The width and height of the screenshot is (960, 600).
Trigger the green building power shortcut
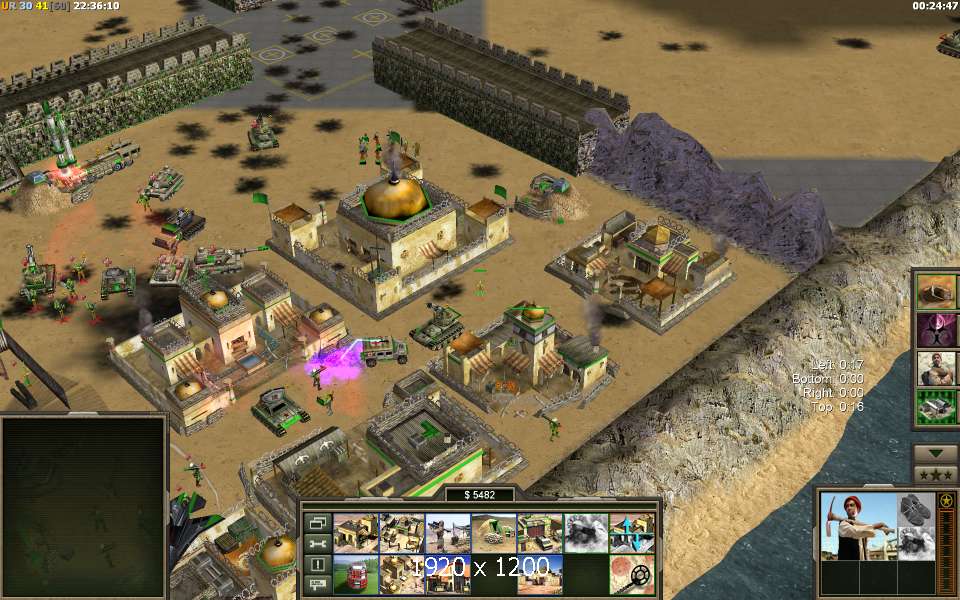click(936, 407)
